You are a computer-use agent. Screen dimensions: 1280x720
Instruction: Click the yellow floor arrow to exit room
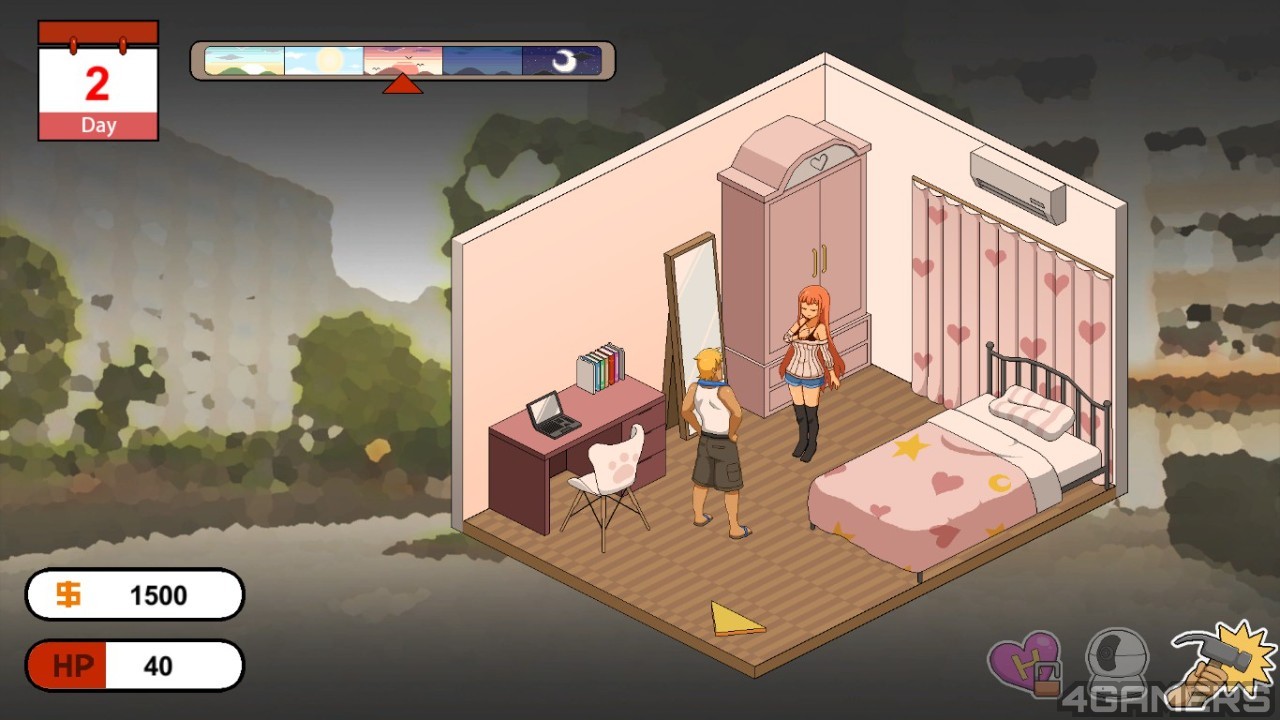735,619
